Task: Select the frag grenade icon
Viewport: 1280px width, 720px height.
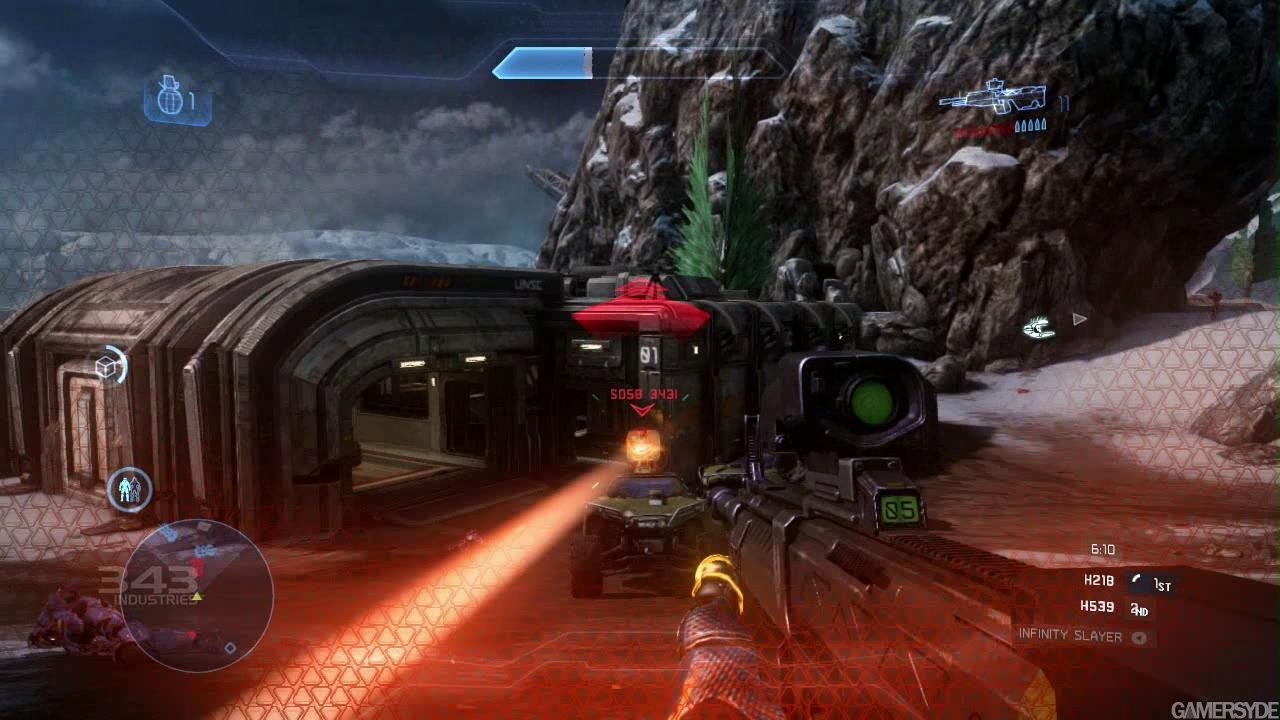Action: (x=167, y=100)
